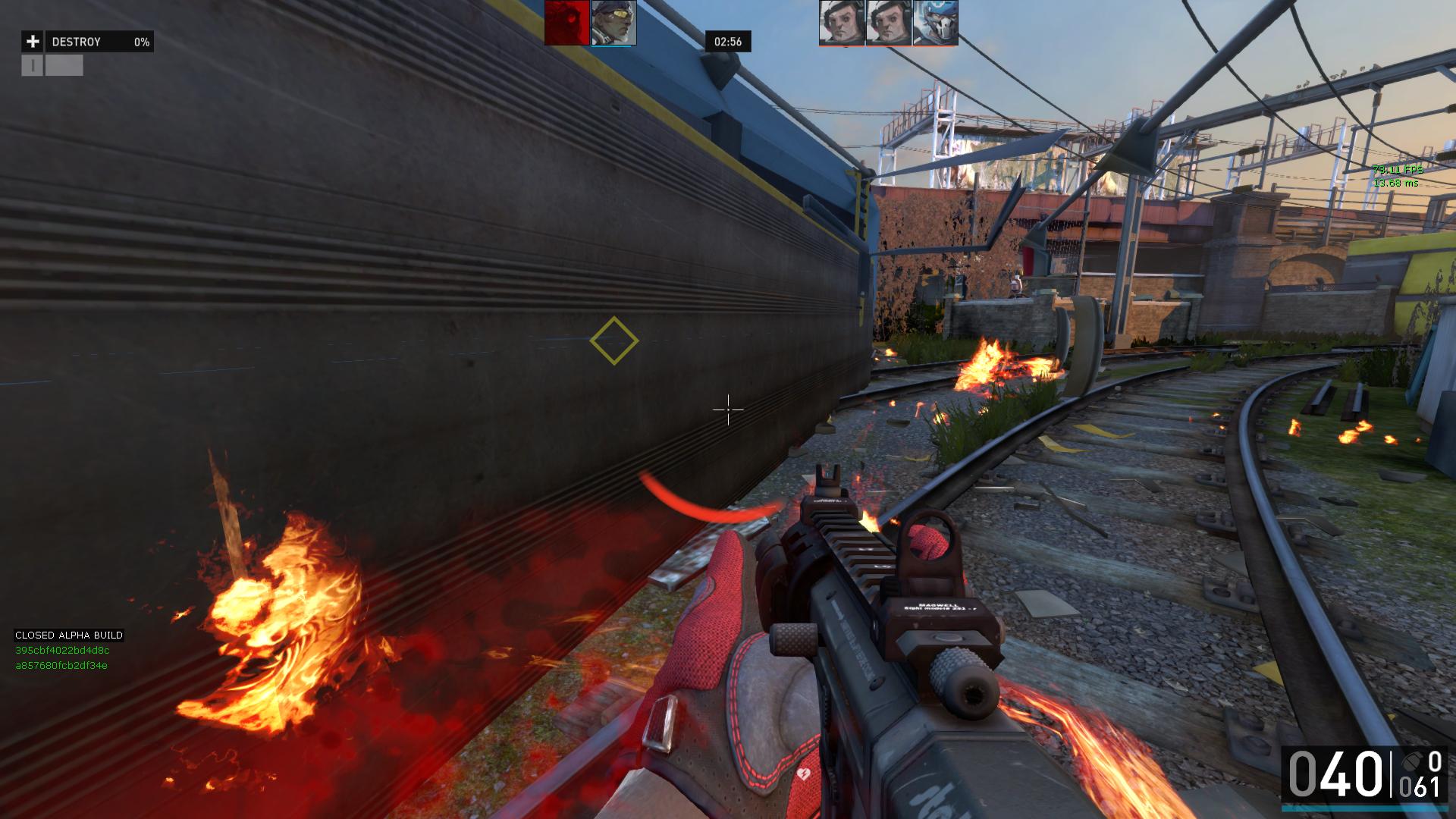The height and width of the screenshot is (819, 1456).
Task: Select the yellow-goggled mercenary portrait
Action: (613, 23)
